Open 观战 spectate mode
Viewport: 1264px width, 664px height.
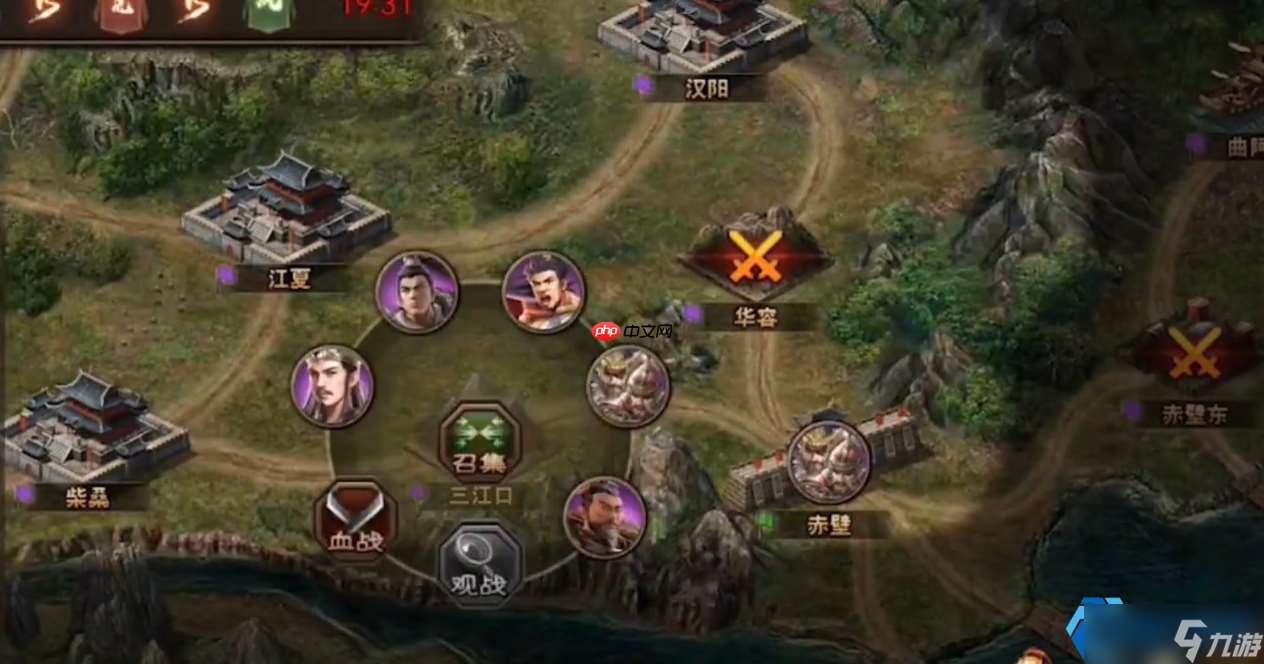480,563
